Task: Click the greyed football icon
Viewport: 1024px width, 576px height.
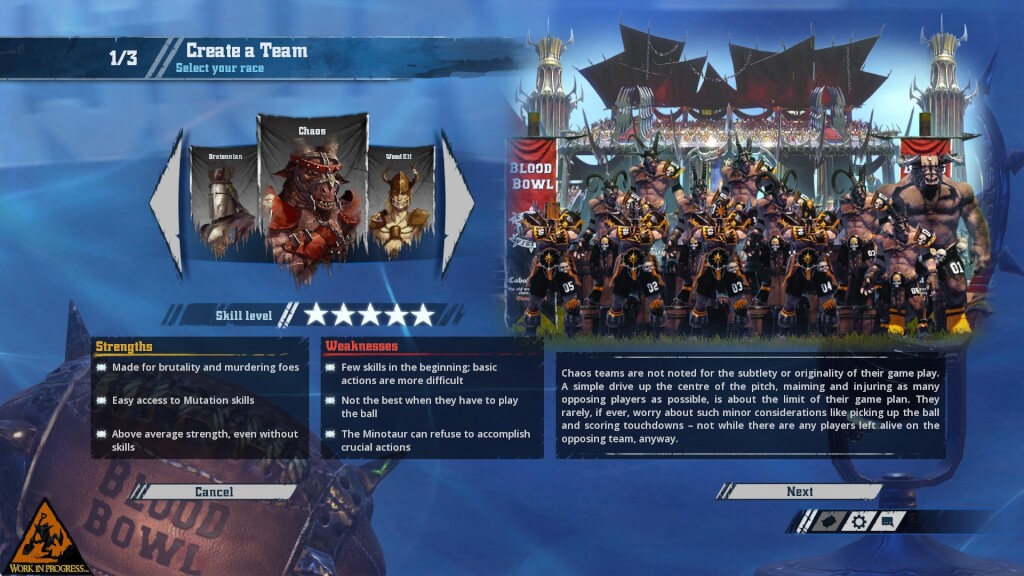Action: [x=826, y=521]
